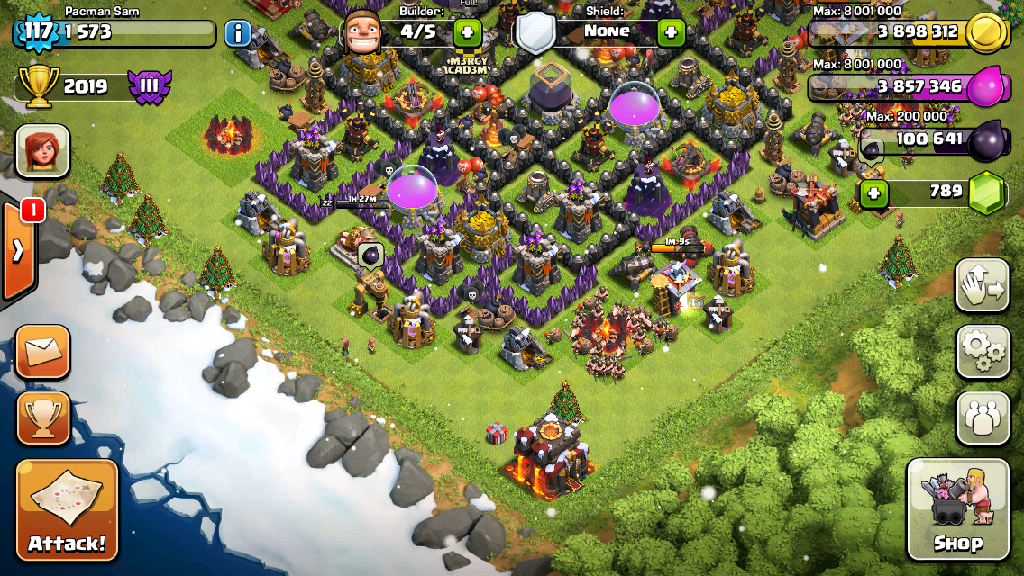Tap the gold resource coin
Viewport: 1024px width, 576px height.
pos(989,32)
